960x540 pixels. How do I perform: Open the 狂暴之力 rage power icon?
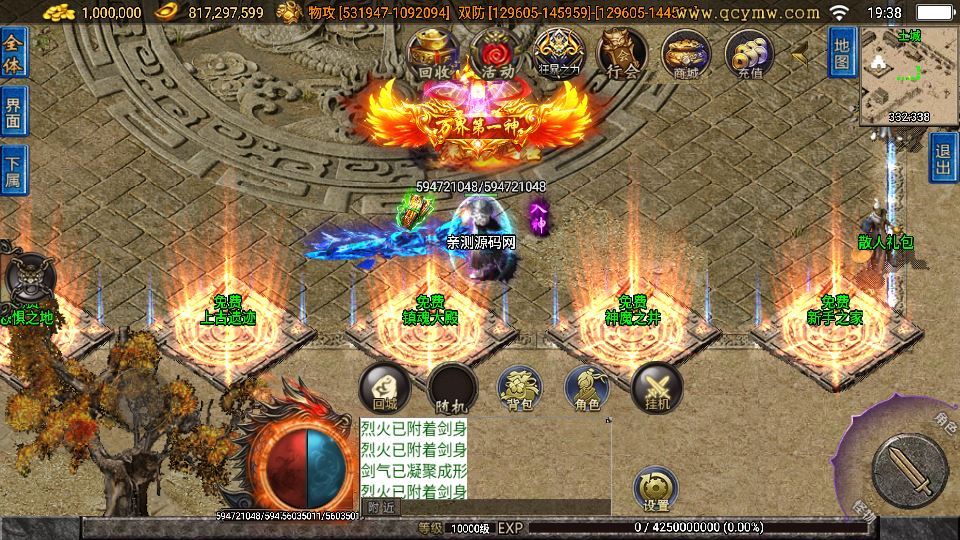pyautogui.click(x=557, y=54)
